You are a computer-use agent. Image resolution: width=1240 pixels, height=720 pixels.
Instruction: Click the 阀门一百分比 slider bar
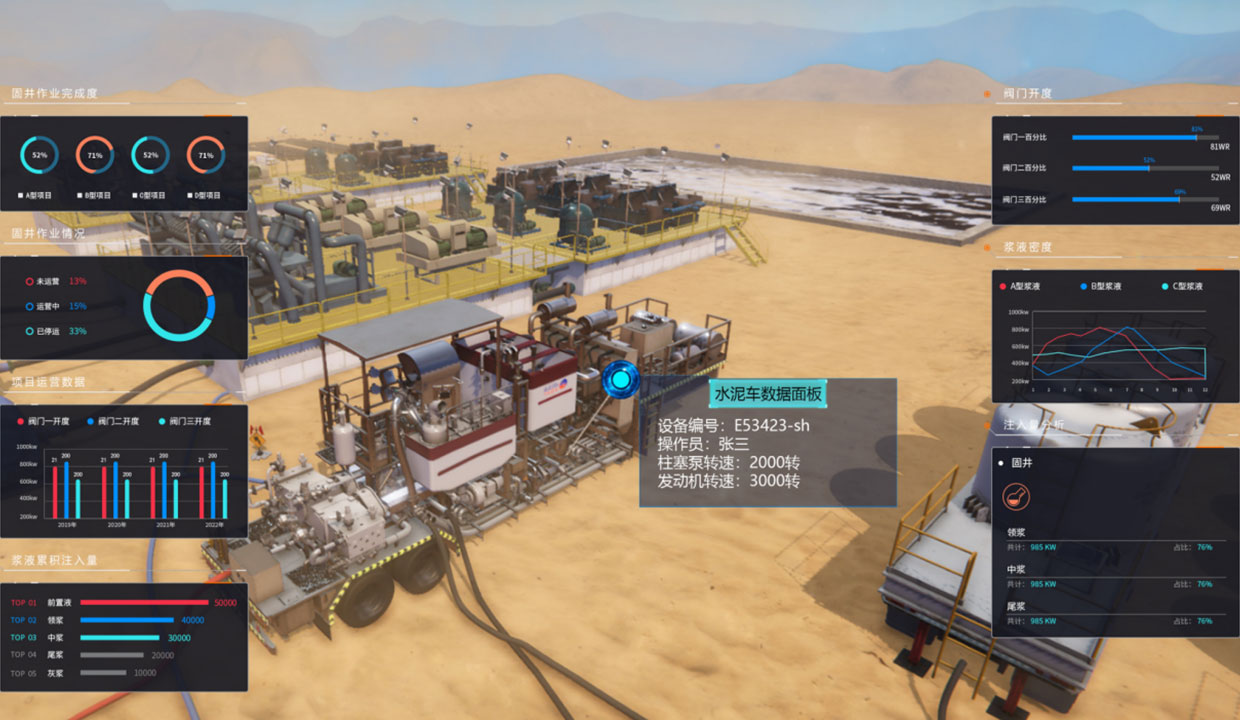click(x=1145, y=137)
